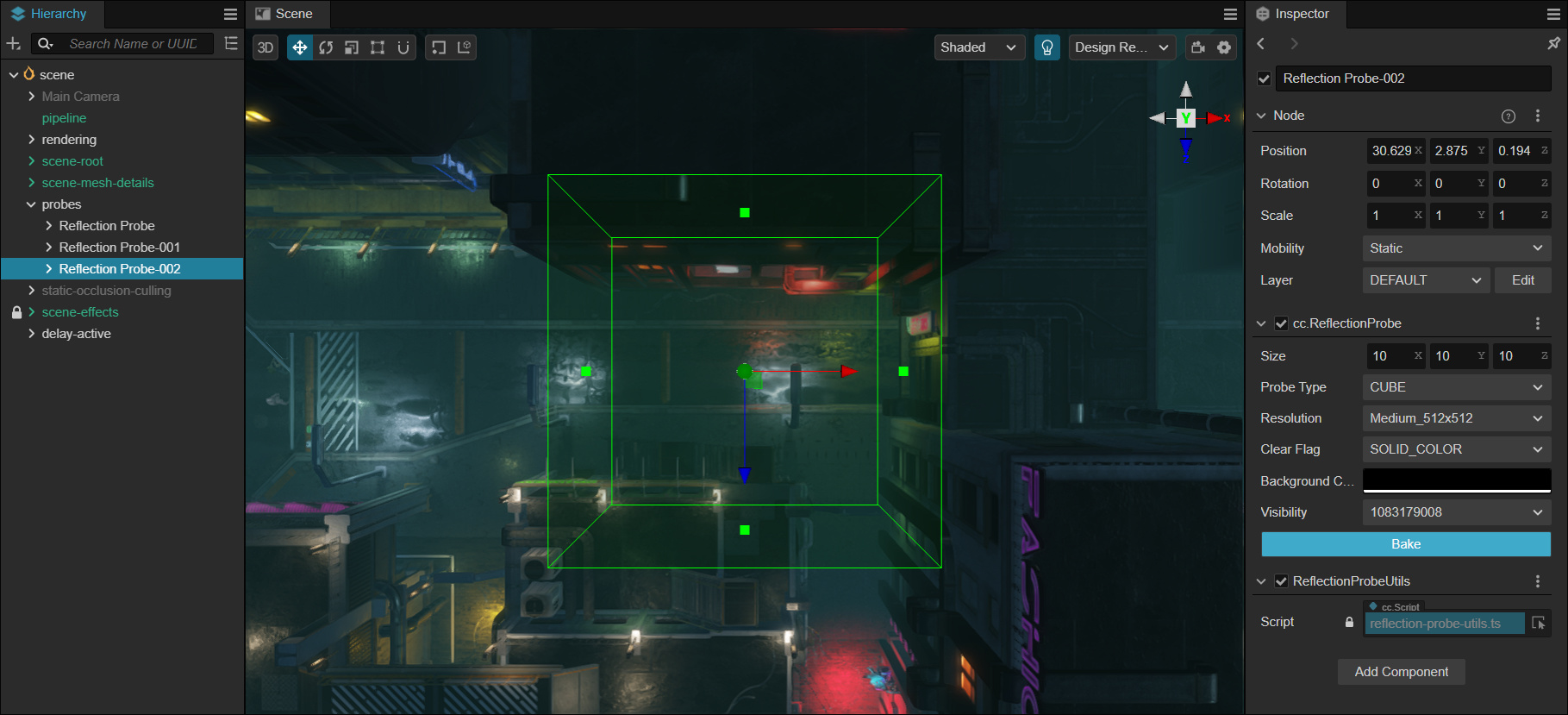Select the scene-effects node
The width and height of the screenshot is (1568, 715).
coord(80,312)
